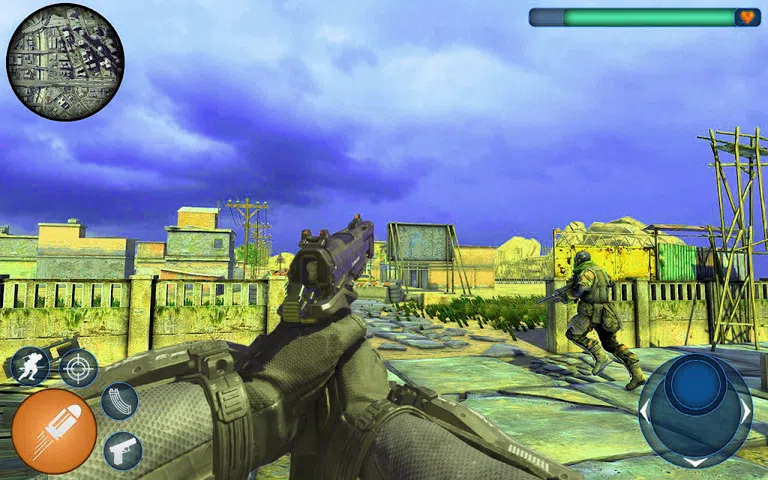Click the joystick's left arrow
This screenshot has height=480, width=768.
coord(646,411)
